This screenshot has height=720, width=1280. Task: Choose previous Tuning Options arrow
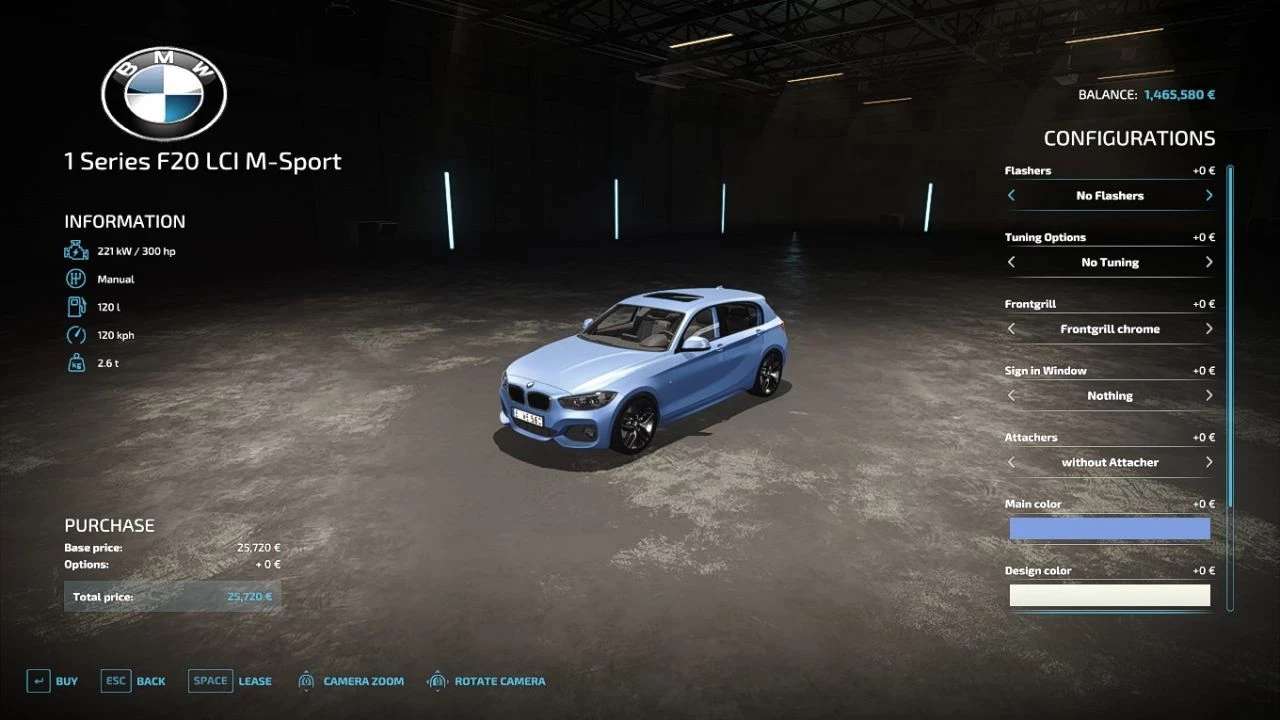click(1011, 262)
